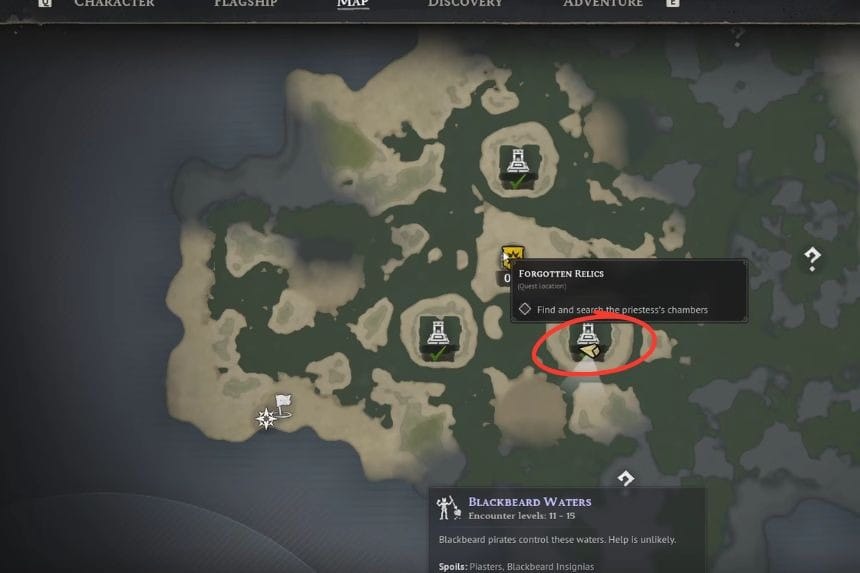The image size is (860, 573).
Task: Inspect the question mark marker on the east edge
Action: (x=813, y=259)
